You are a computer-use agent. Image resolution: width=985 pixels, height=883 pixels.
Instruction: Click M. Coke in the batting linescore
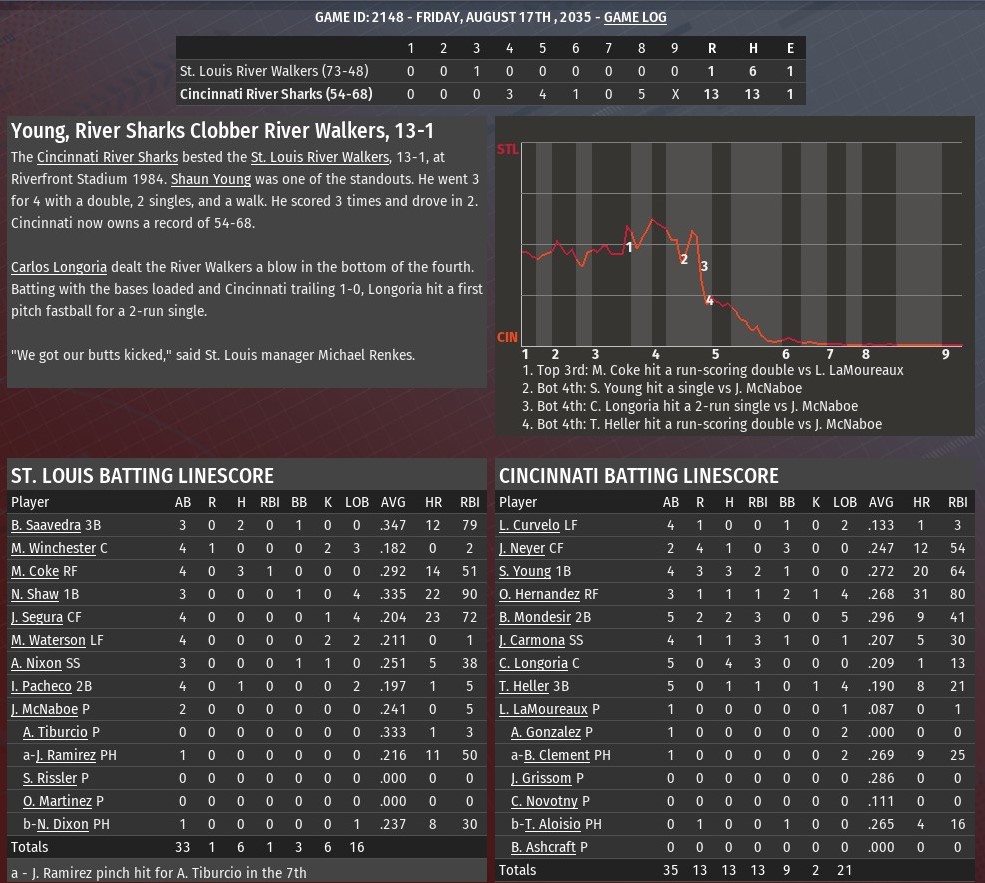coord(35,571)
